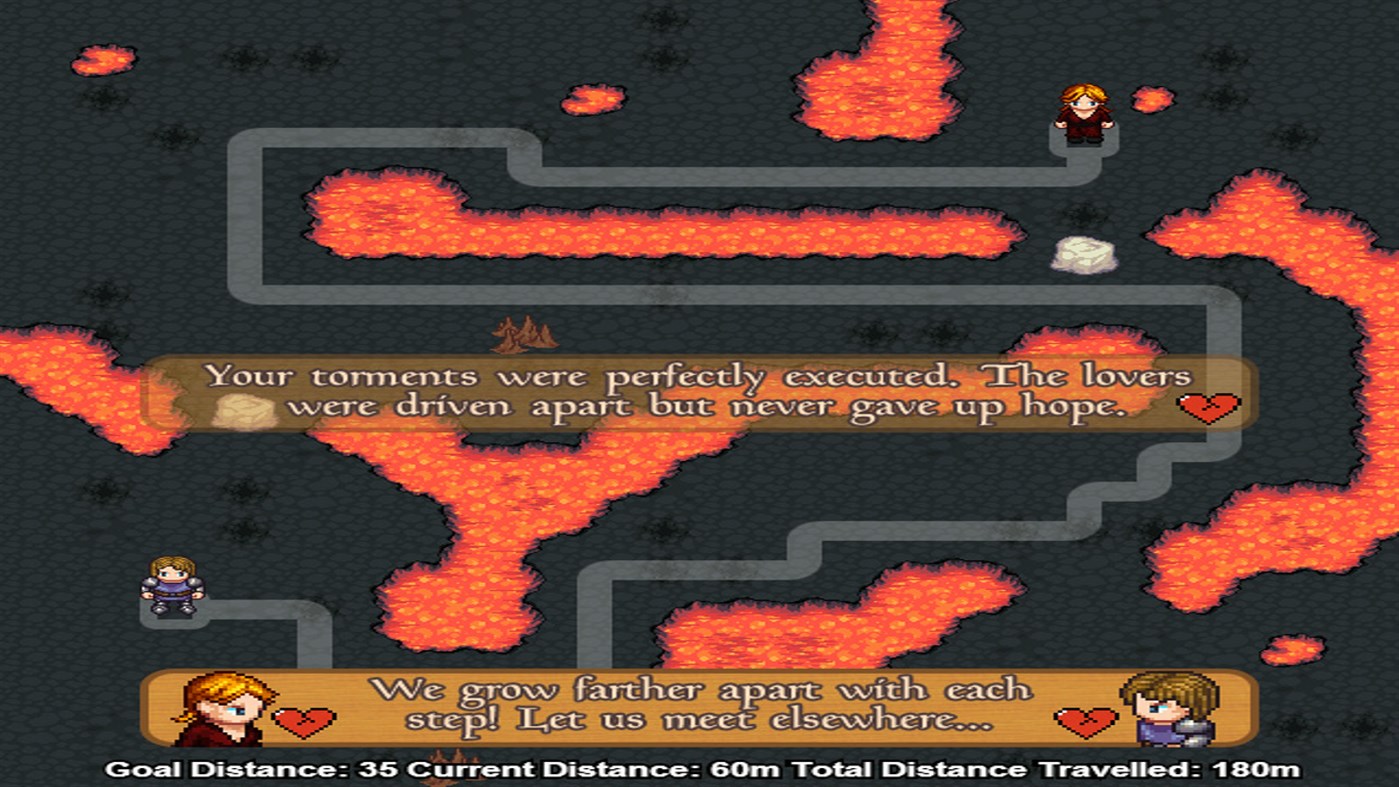This screenshot has height=787, width=1399.
Task: Select the armored knight character on the left
Action: coord(170,585)
